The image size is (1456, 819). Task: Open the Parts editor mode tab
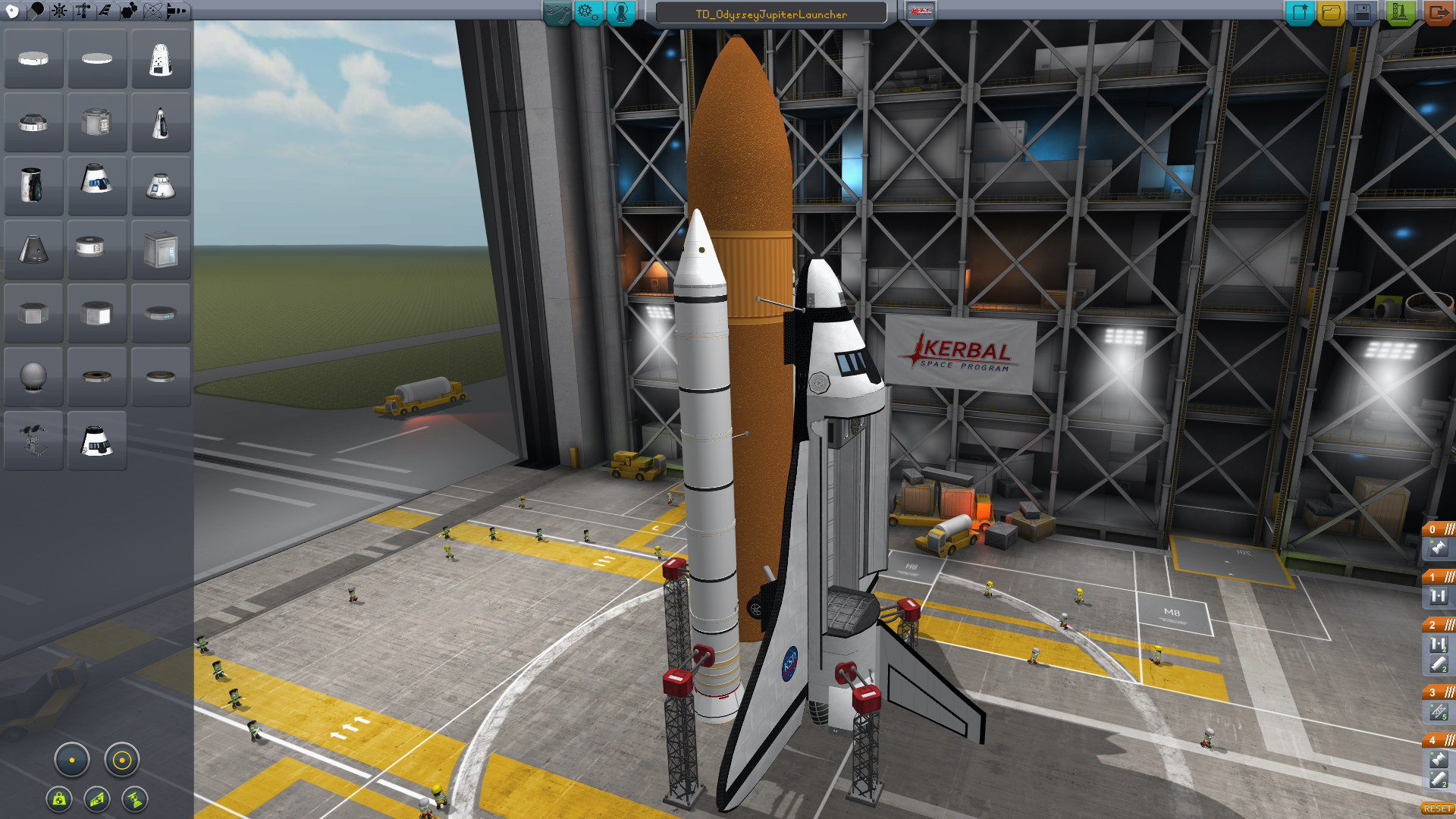coord(557,13)
